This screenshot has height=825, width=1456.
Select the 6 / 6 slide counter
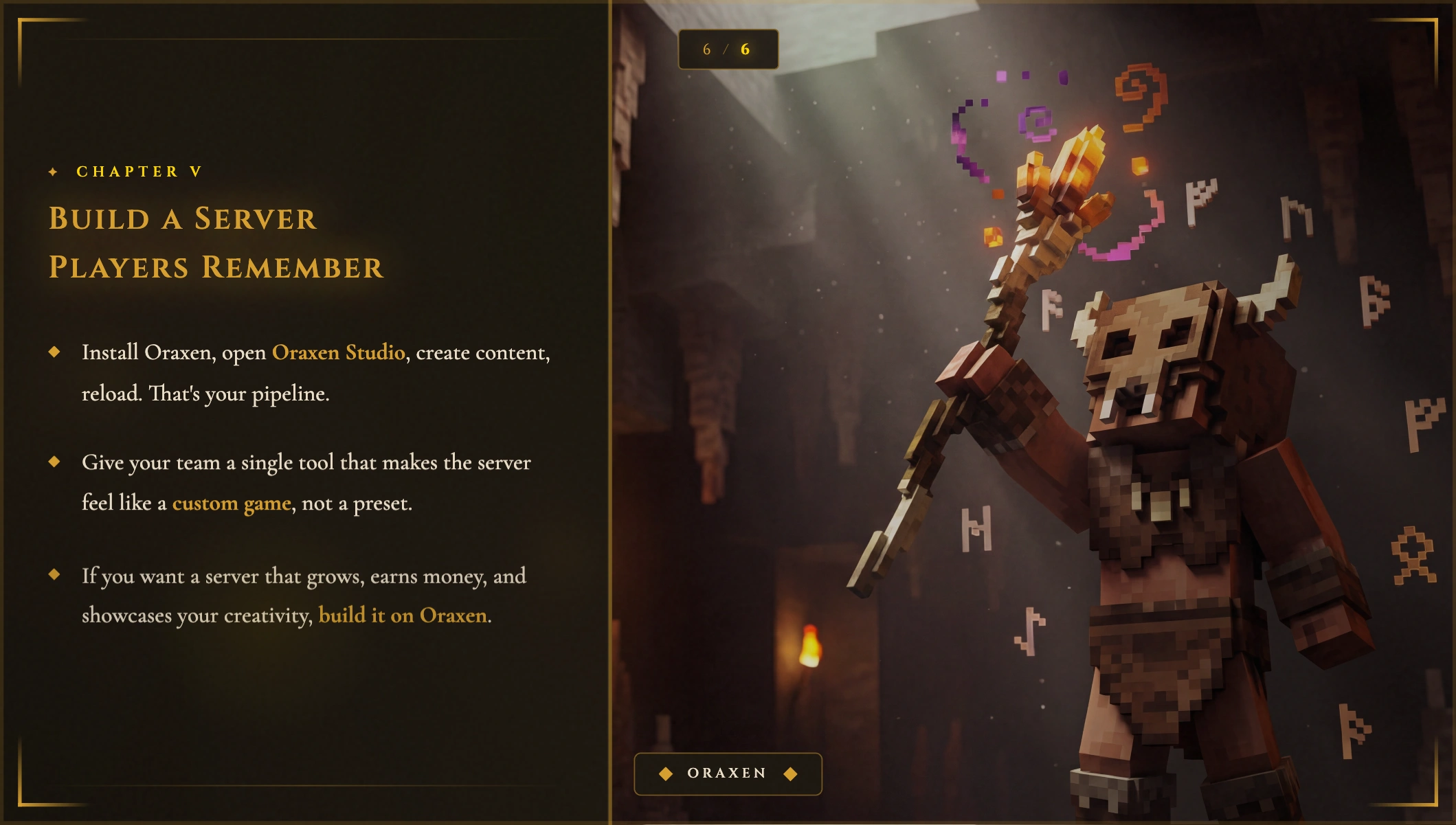pos(728,49)
